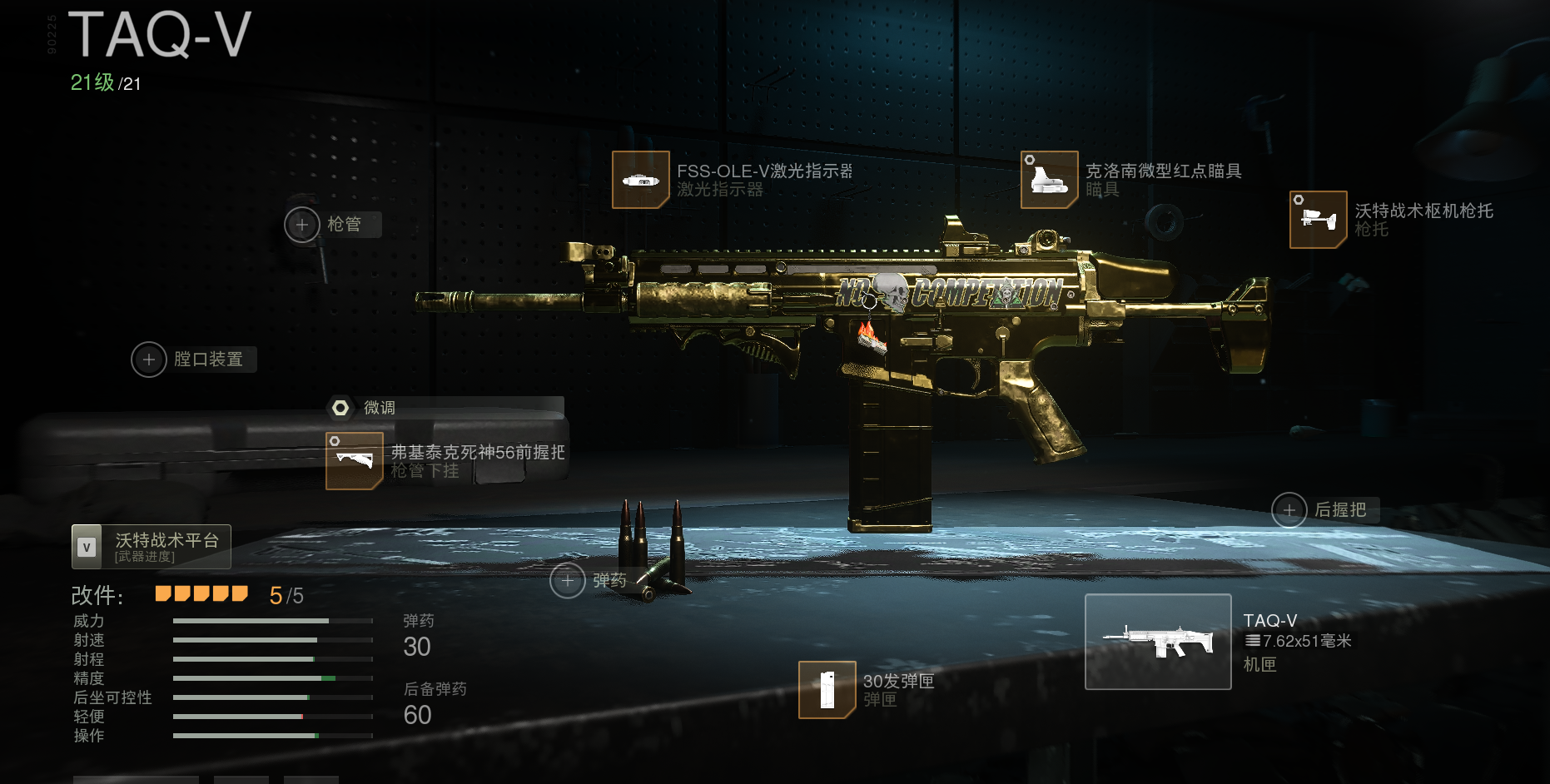Open the 沃特战术平台 weapon progression
Screen dimensions: 1550x784
pyautogui.click(x=152, y=547)
